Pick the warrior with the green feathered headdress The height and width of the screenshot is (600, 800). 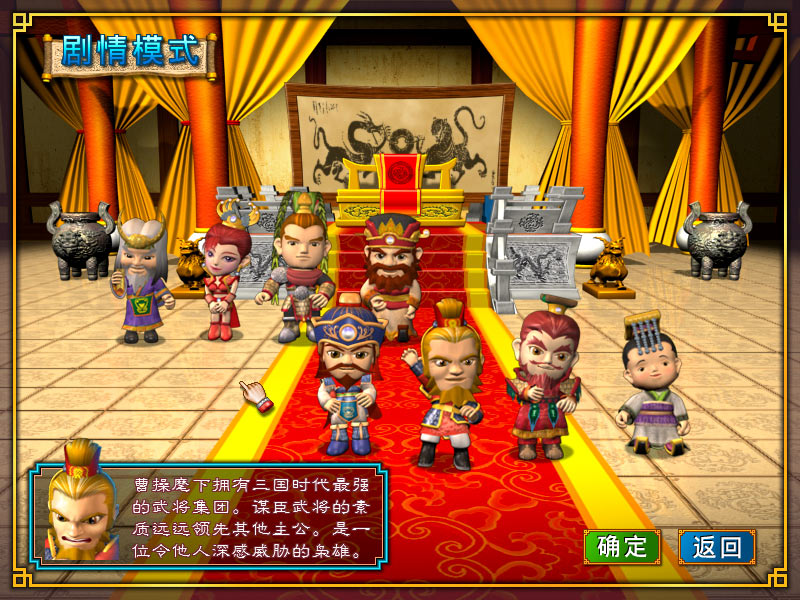point(298,265)
